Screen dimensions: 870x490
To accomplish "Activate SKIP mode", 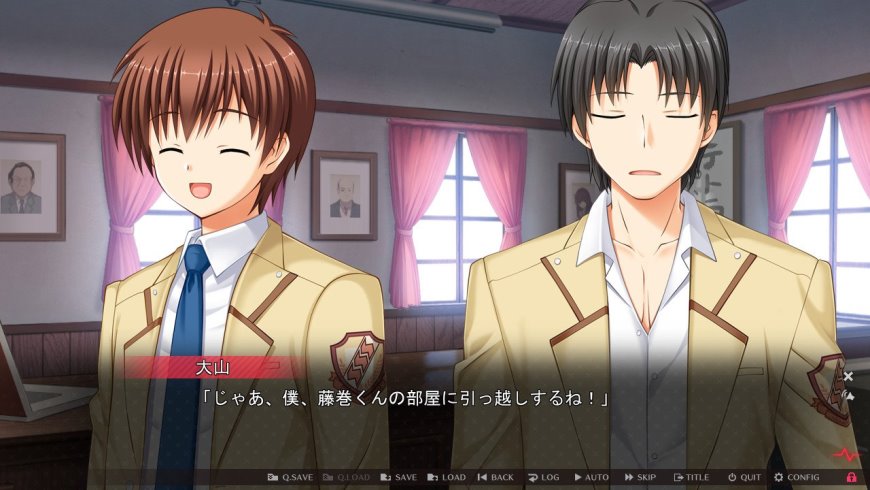I will (641, 478).
